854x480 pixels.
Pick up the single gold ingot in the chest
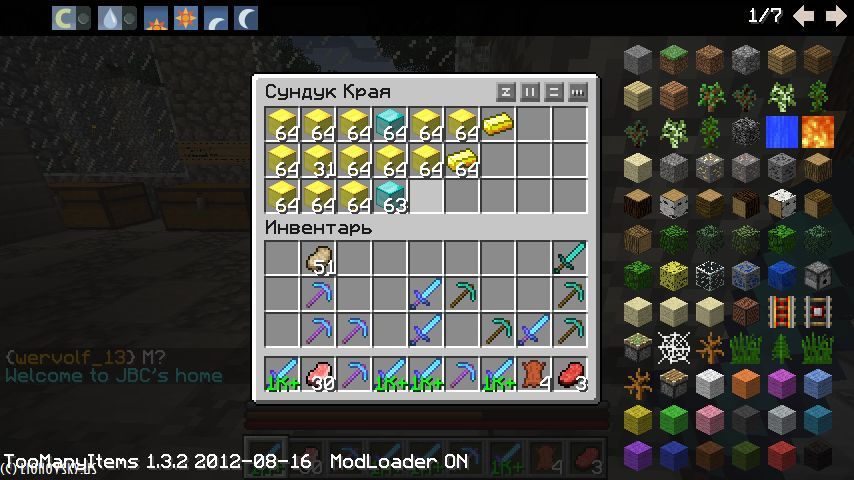(497, 125)
